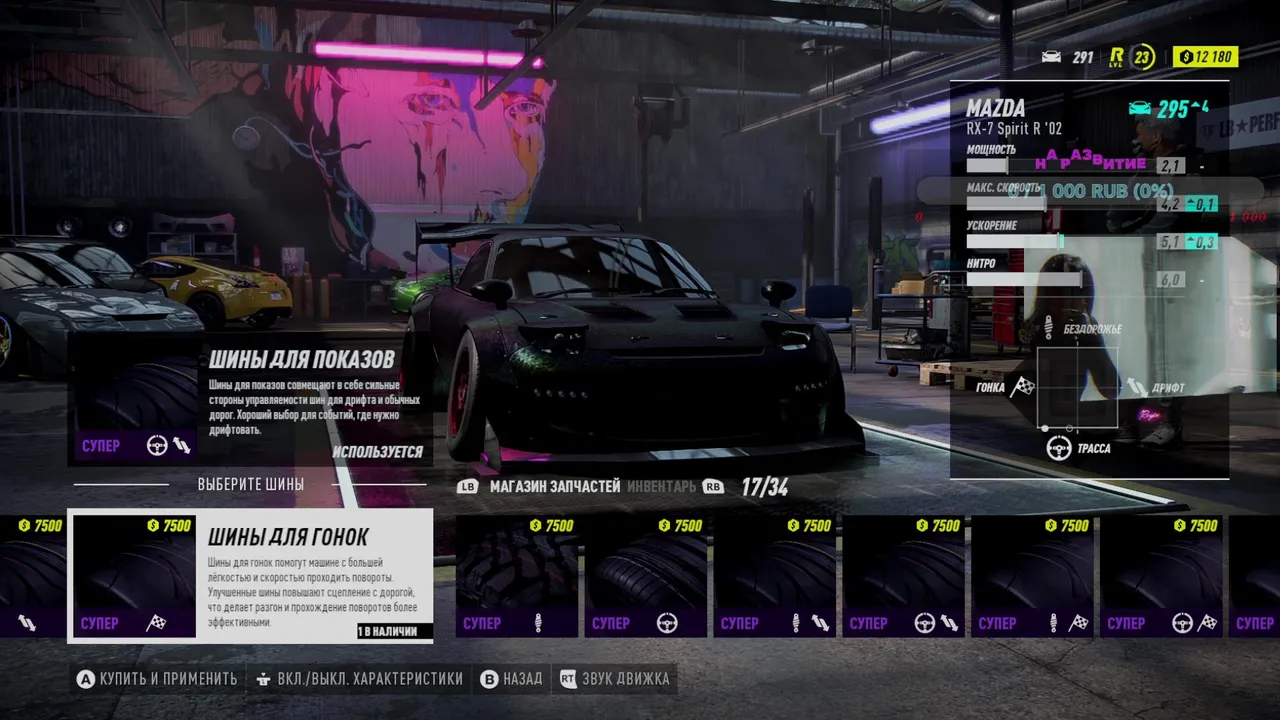
Task: Choose the knobby off-road tire with spring icon
Action: pos(518,575)
